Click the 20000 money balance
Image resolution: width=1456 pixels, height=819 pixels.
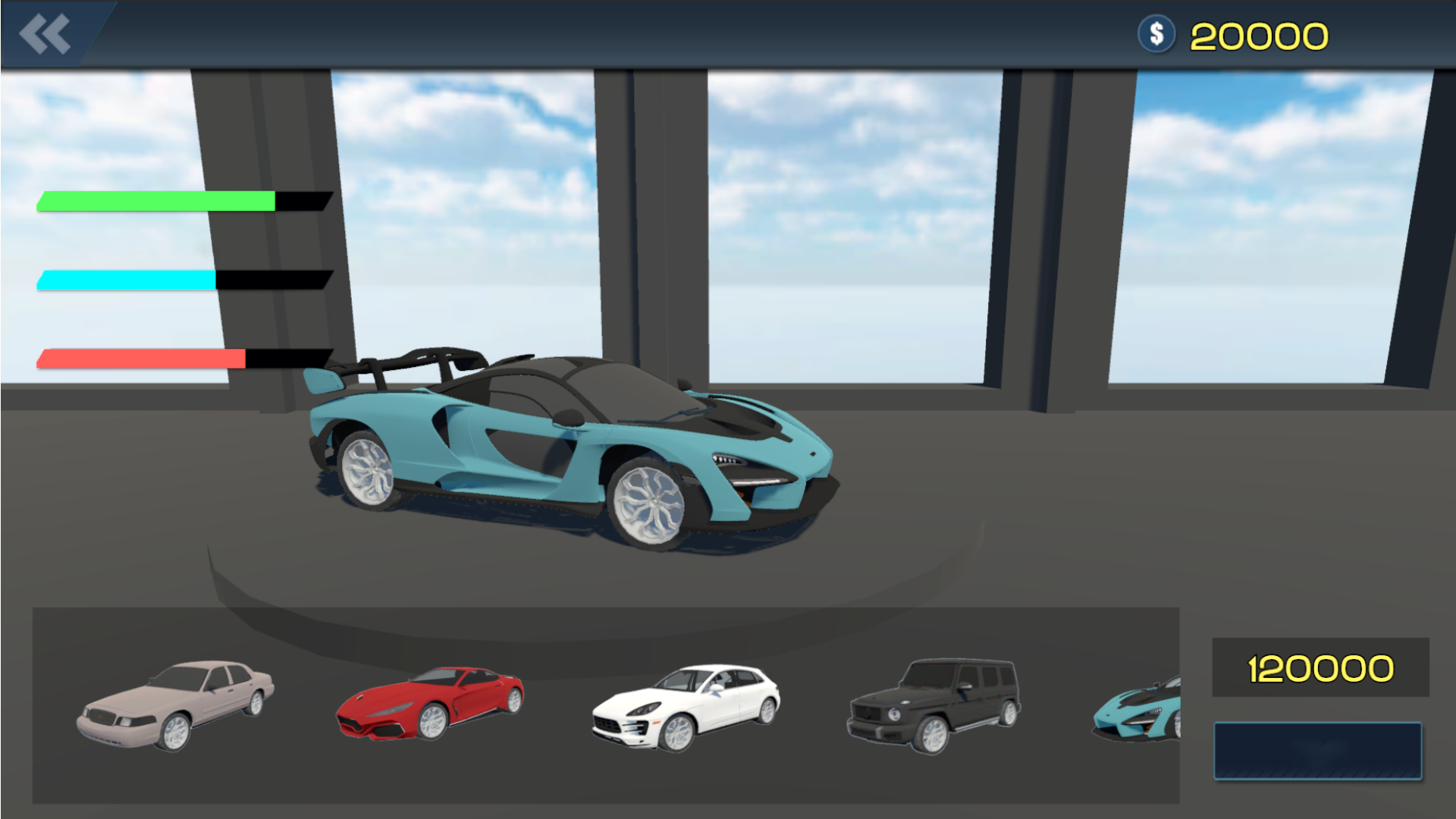[x=1259, y=34]
